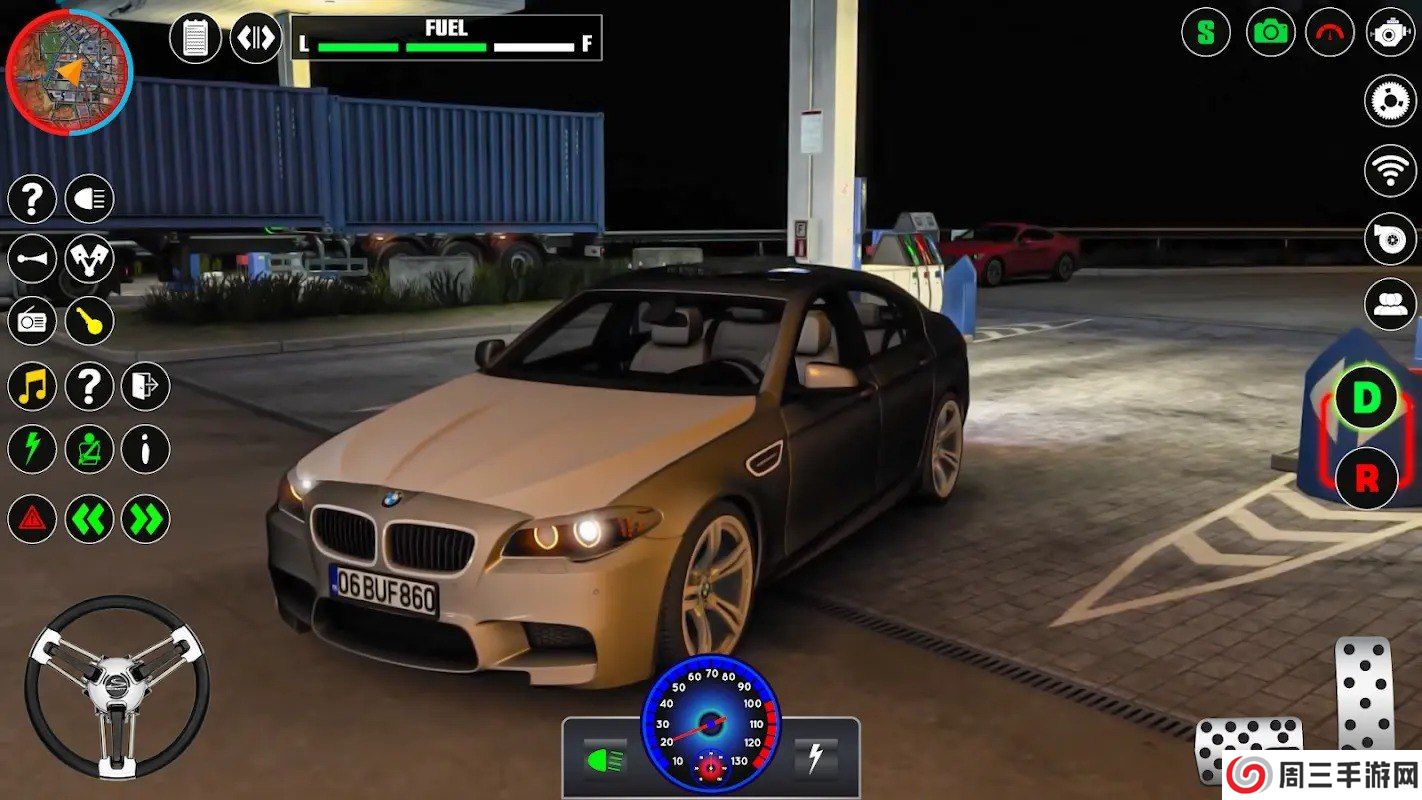This screenshot has width=1422, height=800.
Task: Switch on the left turn signal arrows
Action: tap(90, 519)
